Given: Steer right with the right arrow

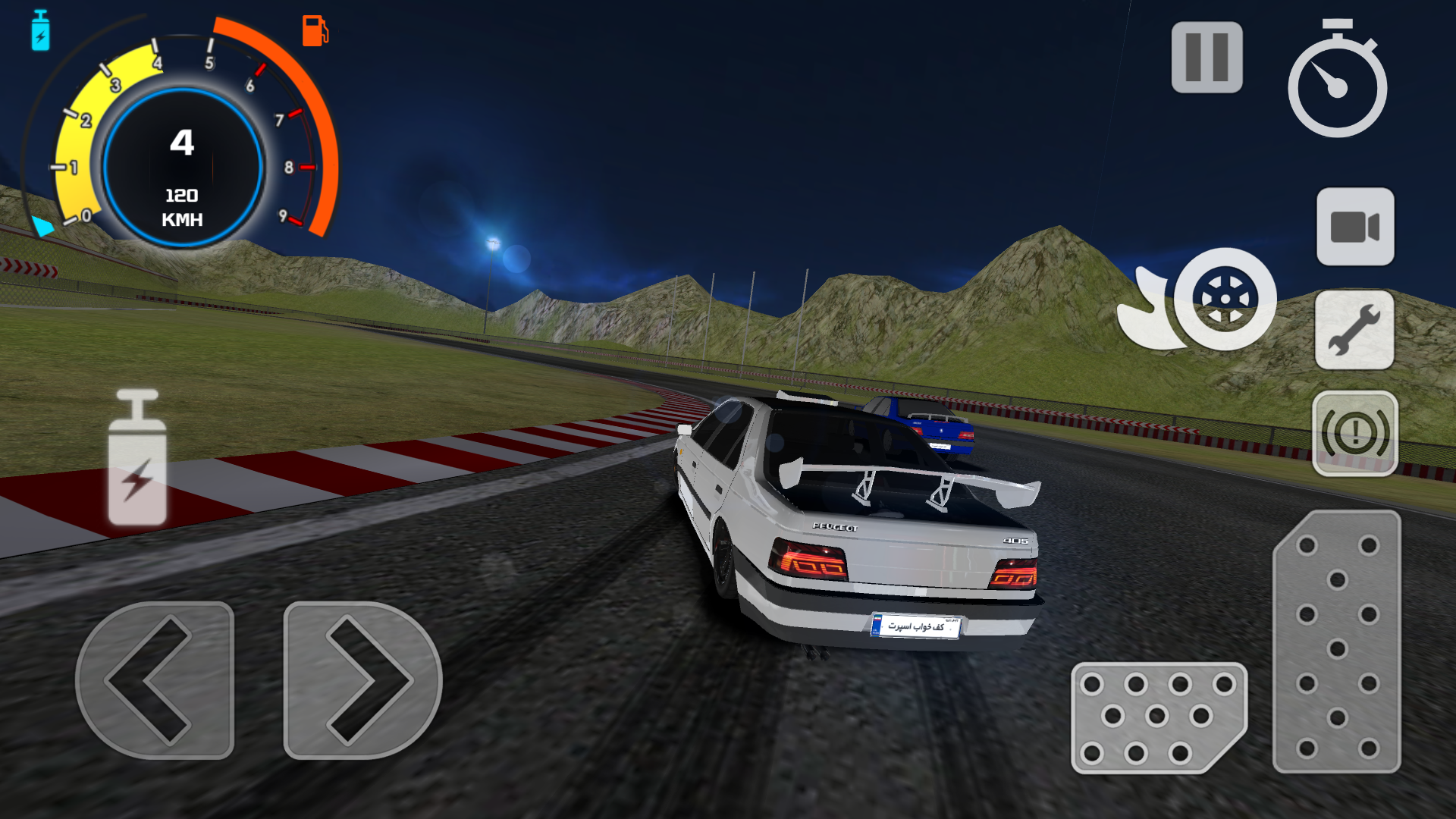Looking at the screenshot, I should tap(362, 680).
